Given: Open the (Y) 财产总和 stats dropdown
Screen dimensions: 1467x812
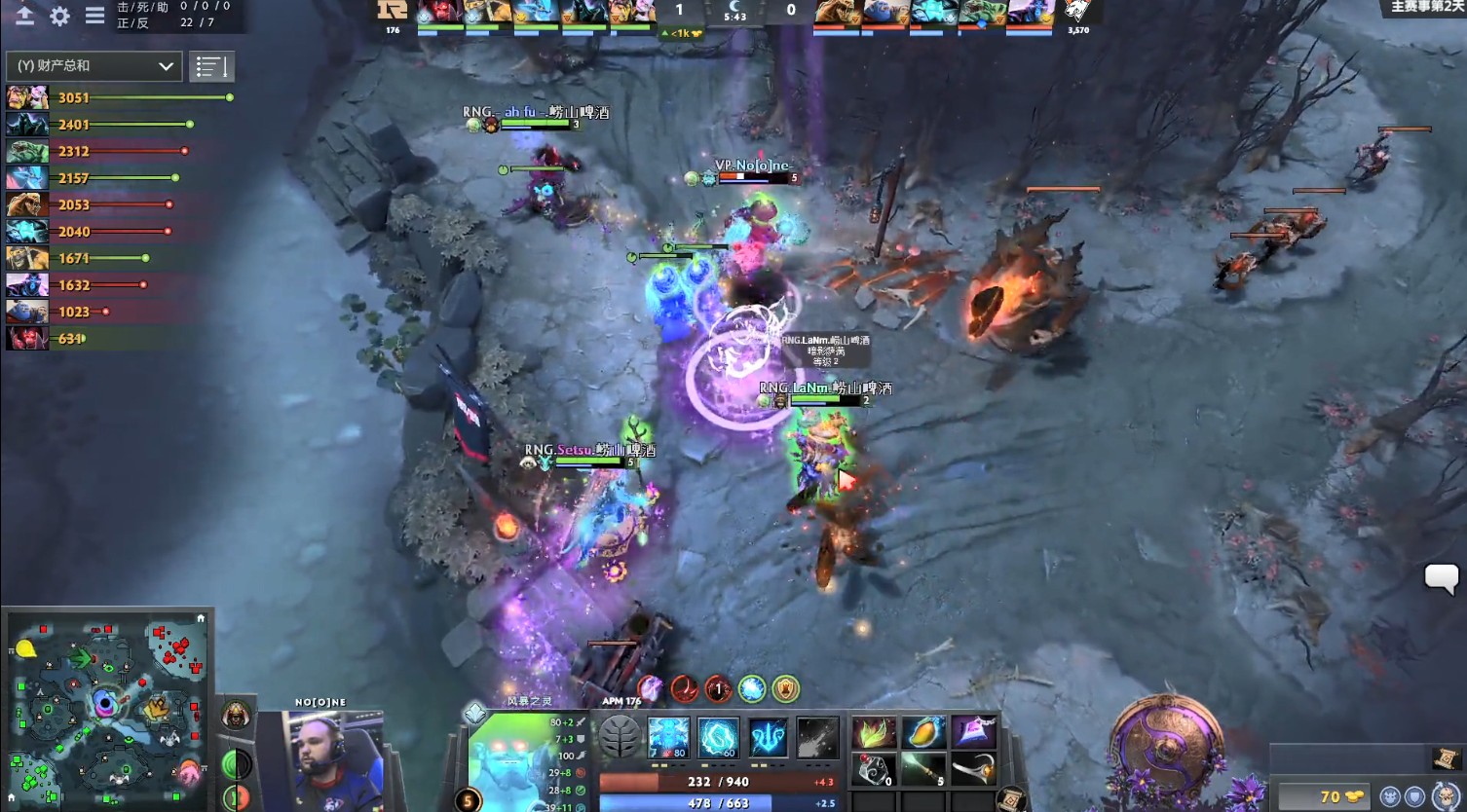Looking at the screenshot, I should pos(93,66).
